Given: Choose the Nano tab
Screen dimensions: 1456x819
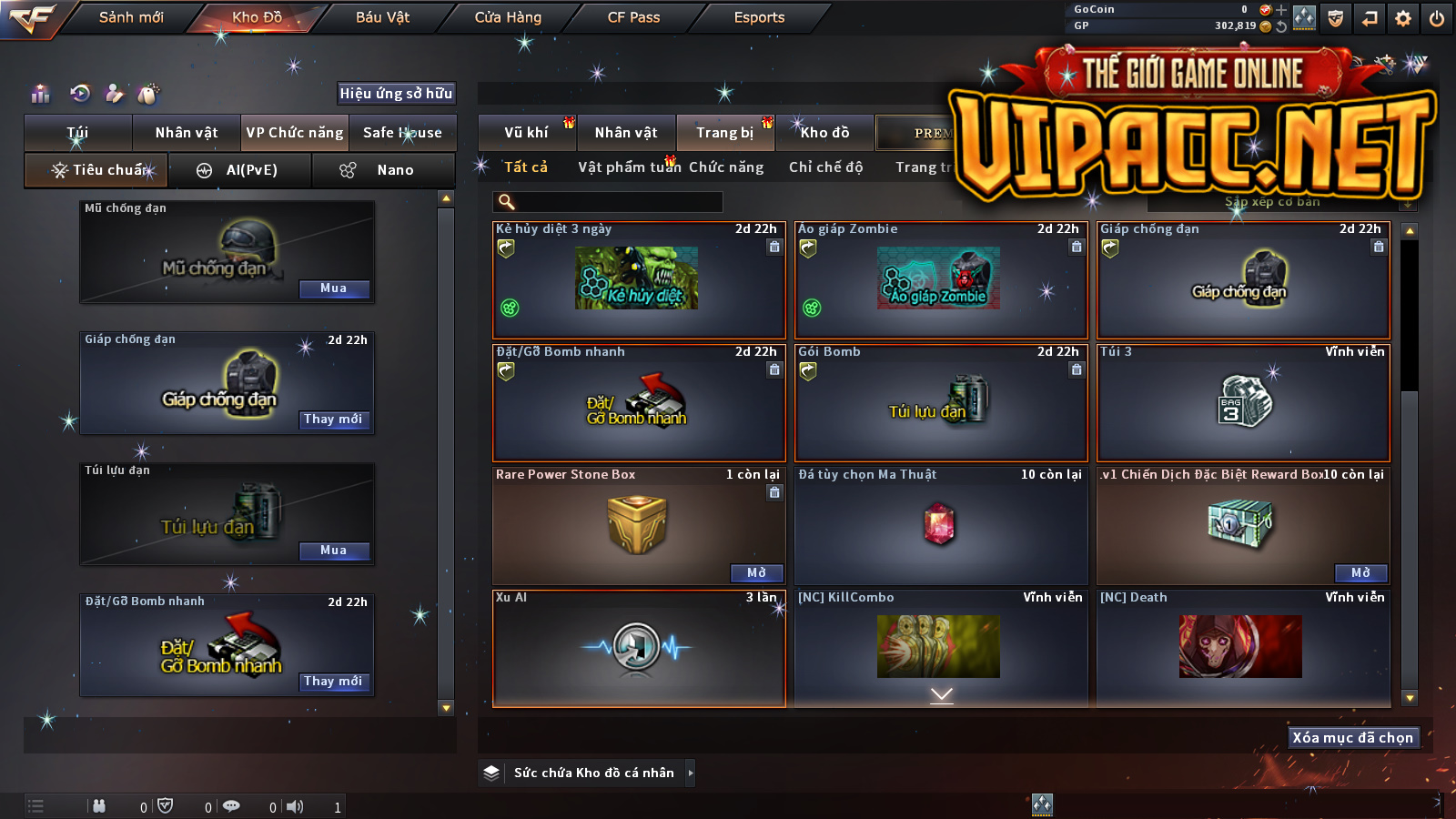Looking at the screenshot, I should [x=383, y=170].
